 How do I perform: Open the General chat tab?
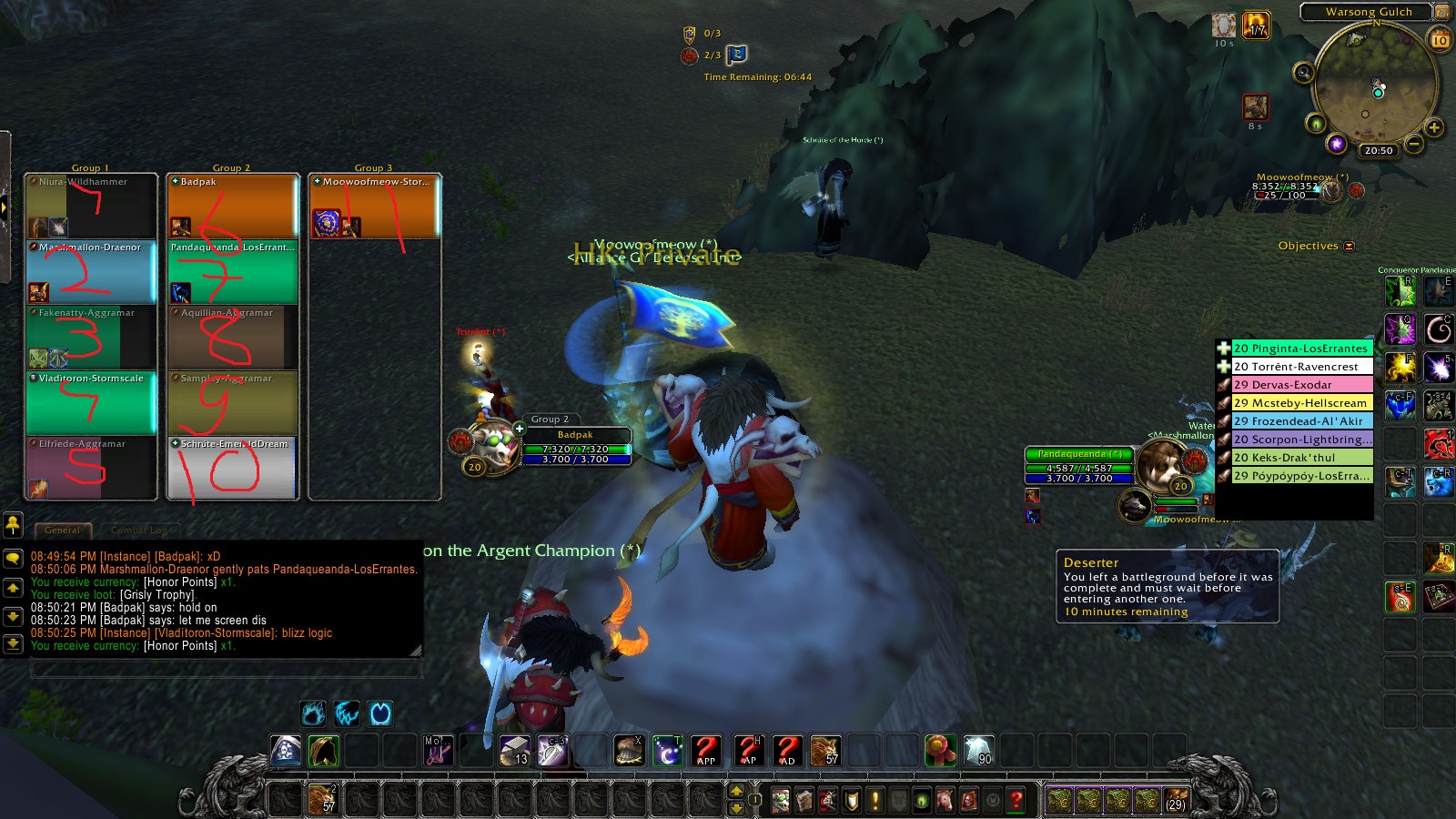tap(62, 530)
